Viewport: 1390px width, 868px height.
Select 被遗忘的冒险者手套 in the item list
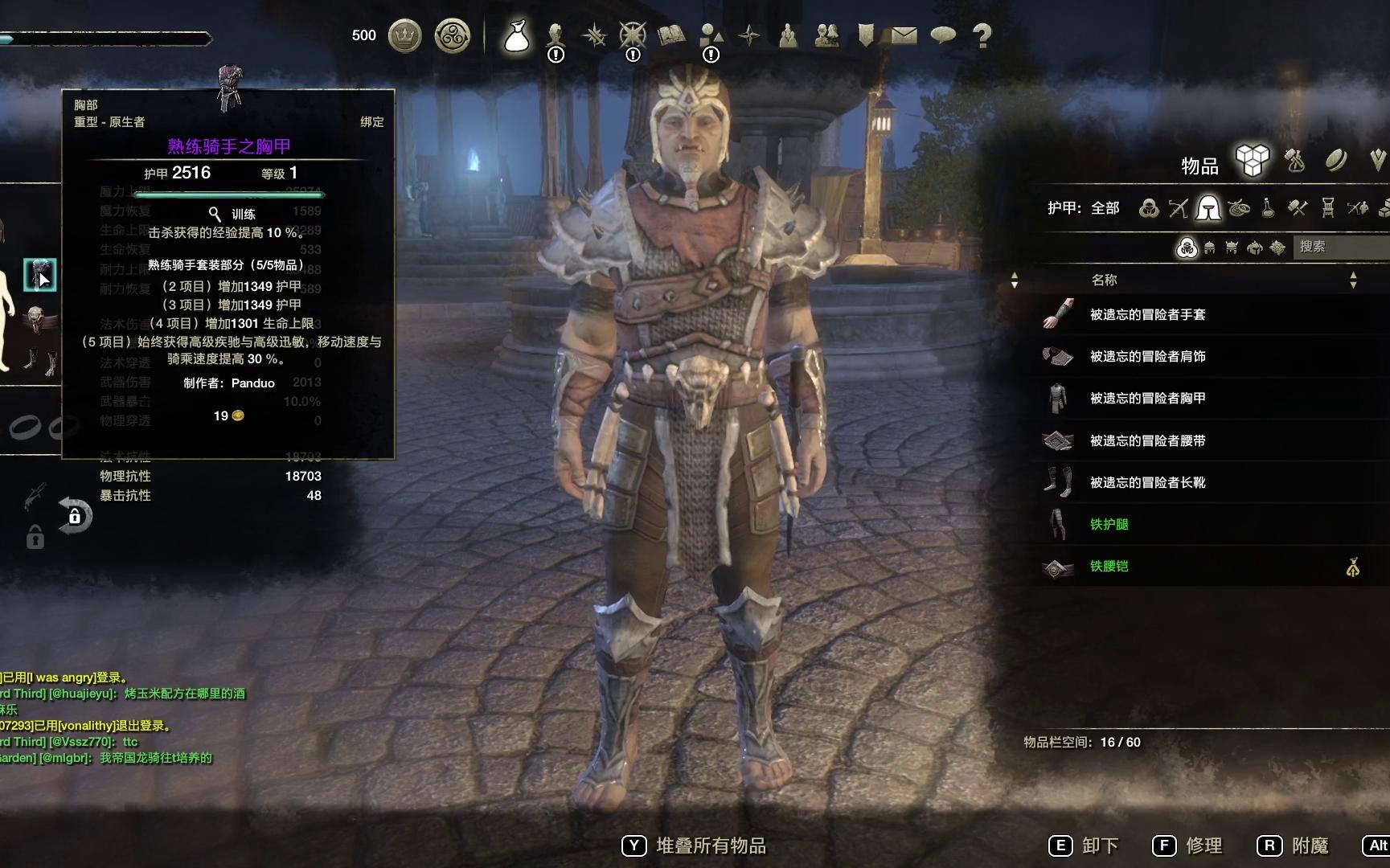coord(1147,314)
